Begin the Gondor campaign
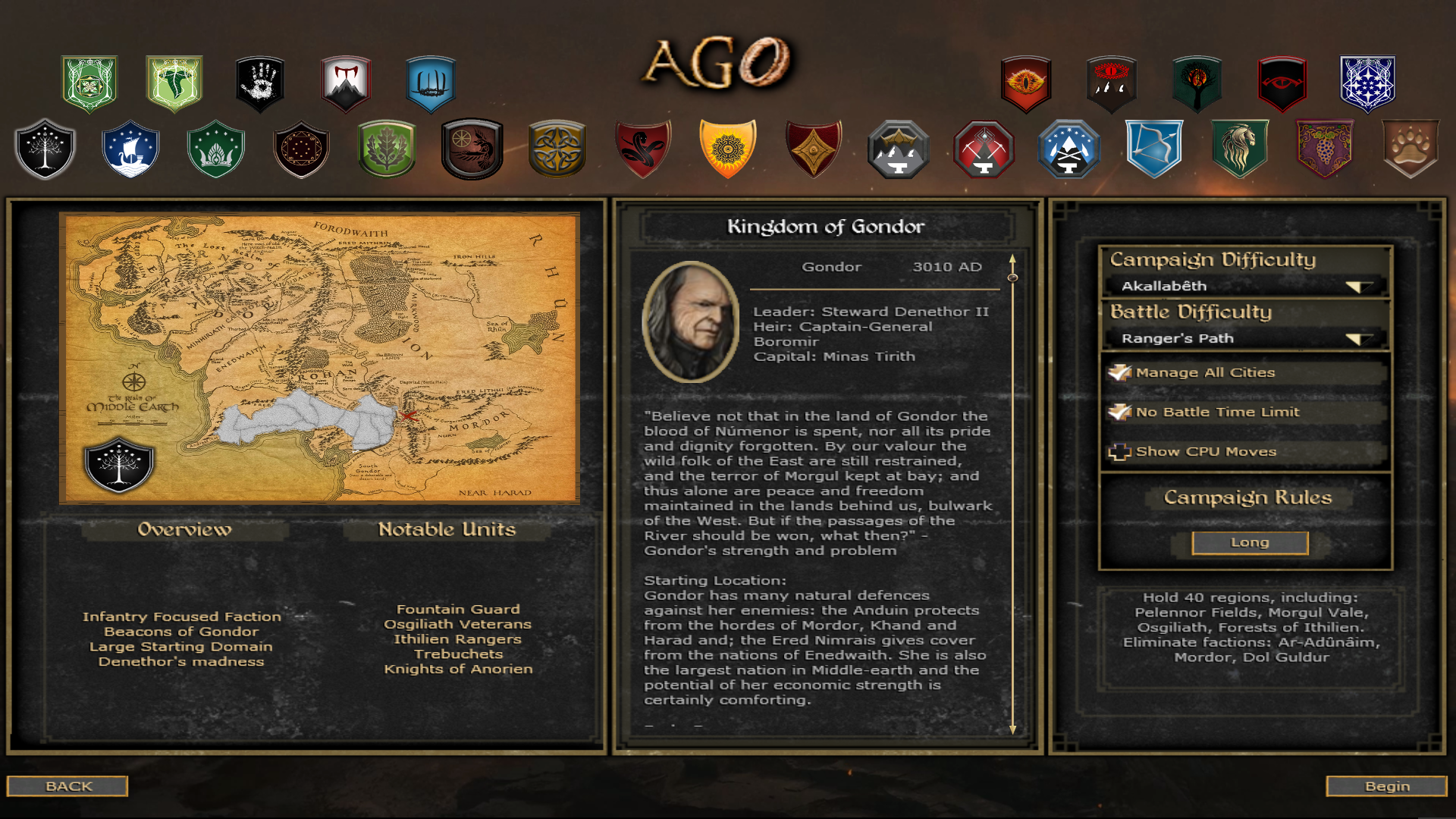The height and width of the screenshot is (819, 1456). coord(1386,786)
